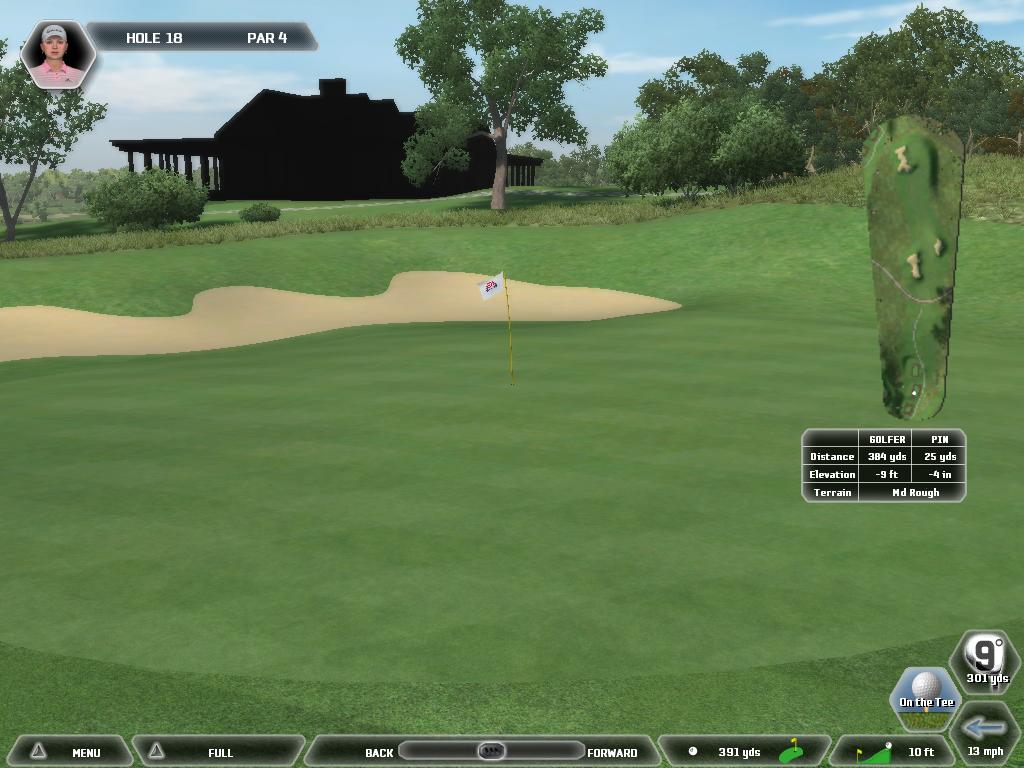
Task: Click the Back label on camera slider
Action: [x=379, y=752]
